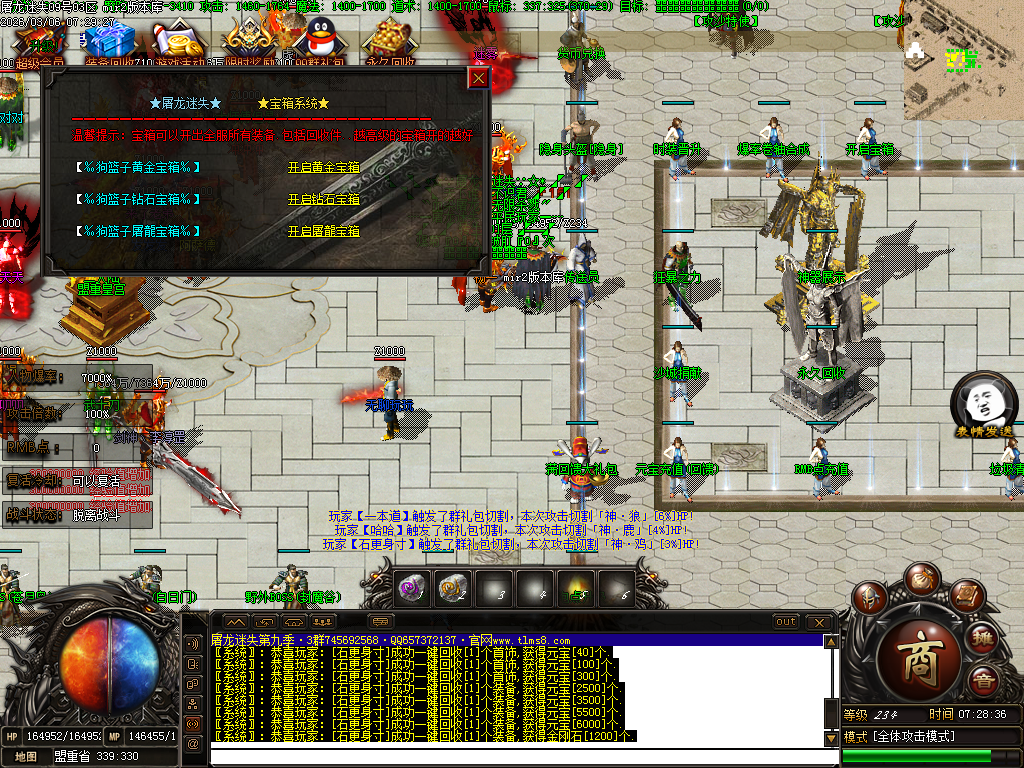Open the bag inventory round button
Screen dimensions: 1024x768
click(x=920, y=579)
